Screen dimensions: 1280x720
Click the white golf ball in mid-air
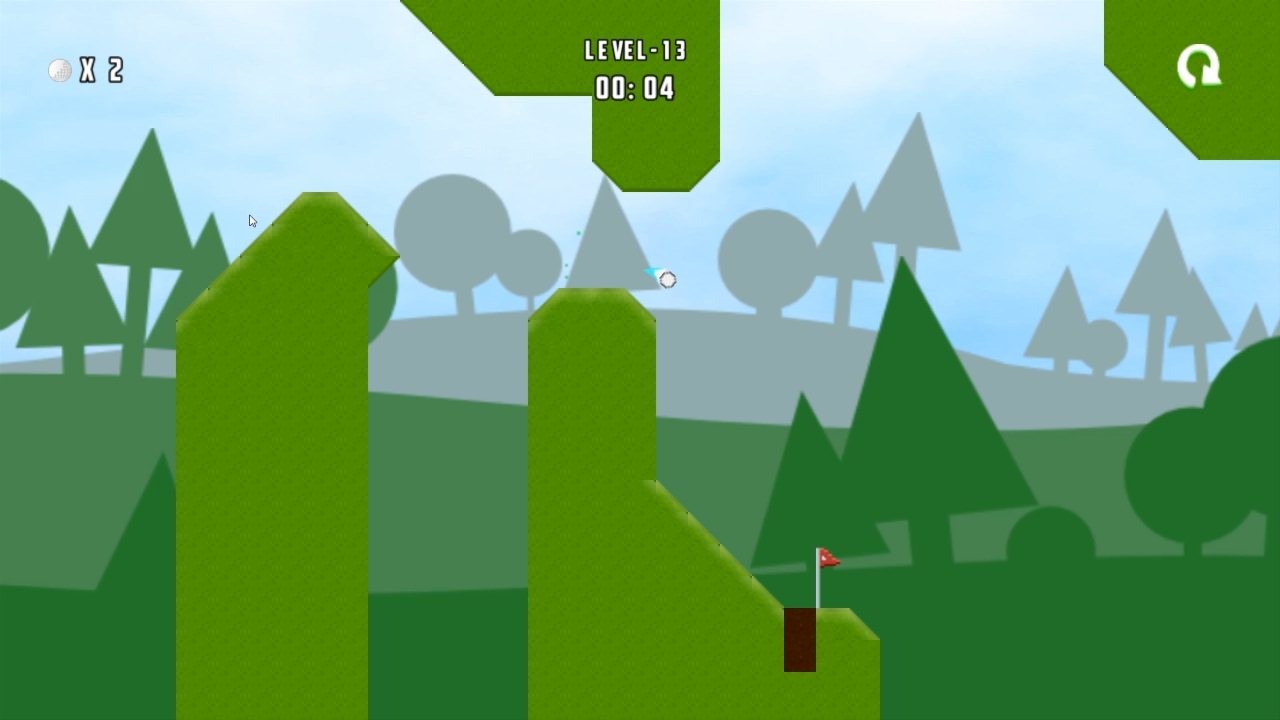(667, 280)
